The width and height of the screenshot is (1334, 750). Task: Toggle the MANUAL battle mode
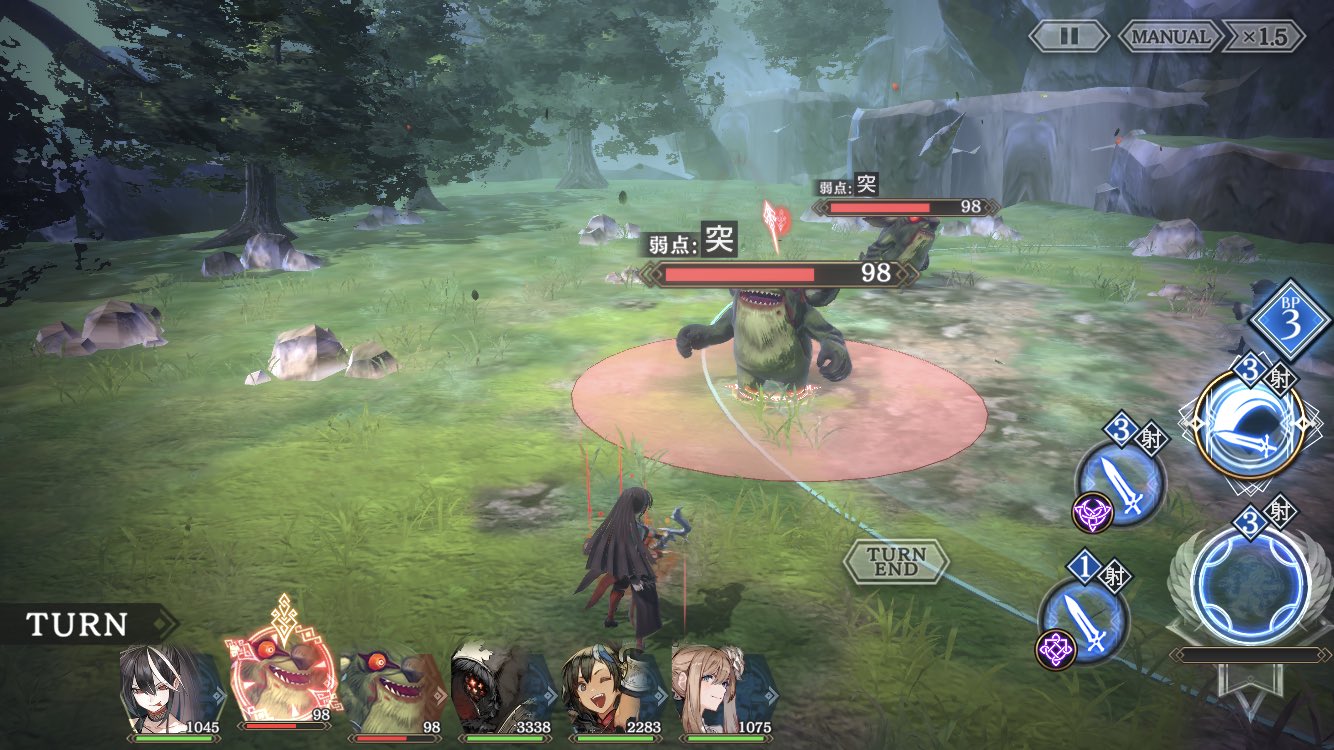click(1169, 36)
